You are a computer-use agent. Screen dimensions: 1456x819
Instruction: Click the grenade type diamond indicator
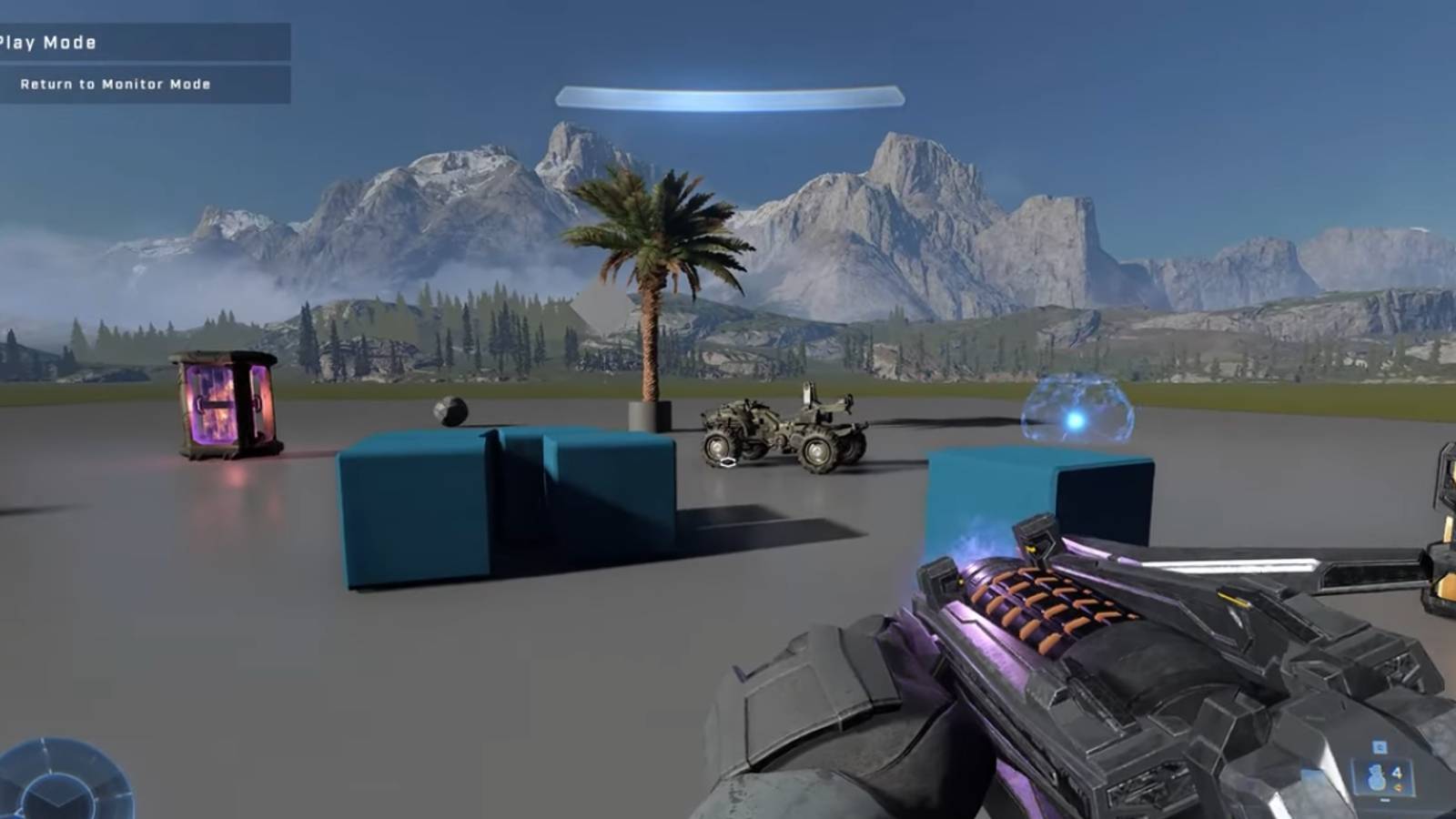point(1400,787)
